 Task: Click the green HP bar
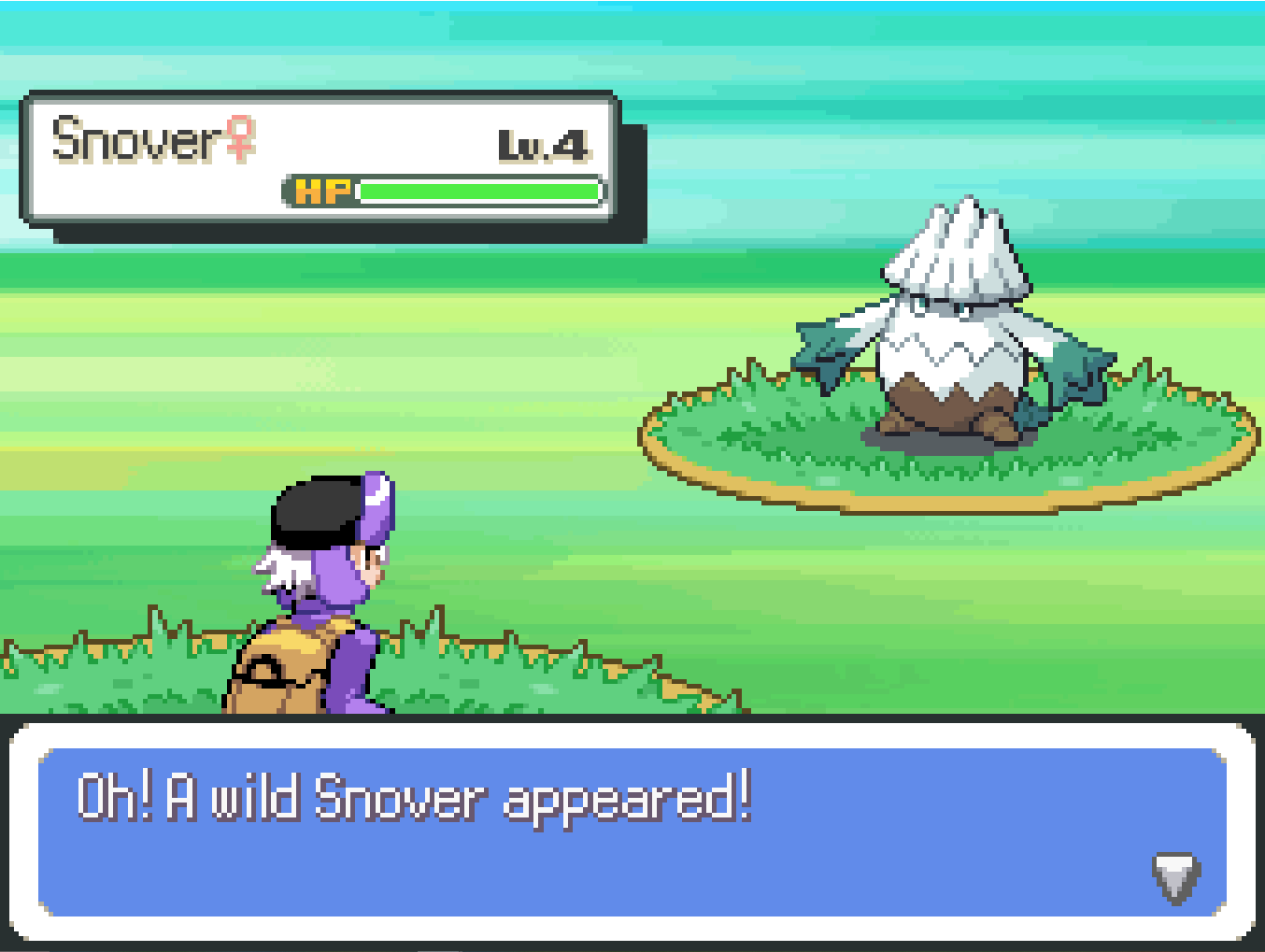[x=476, y=191]
